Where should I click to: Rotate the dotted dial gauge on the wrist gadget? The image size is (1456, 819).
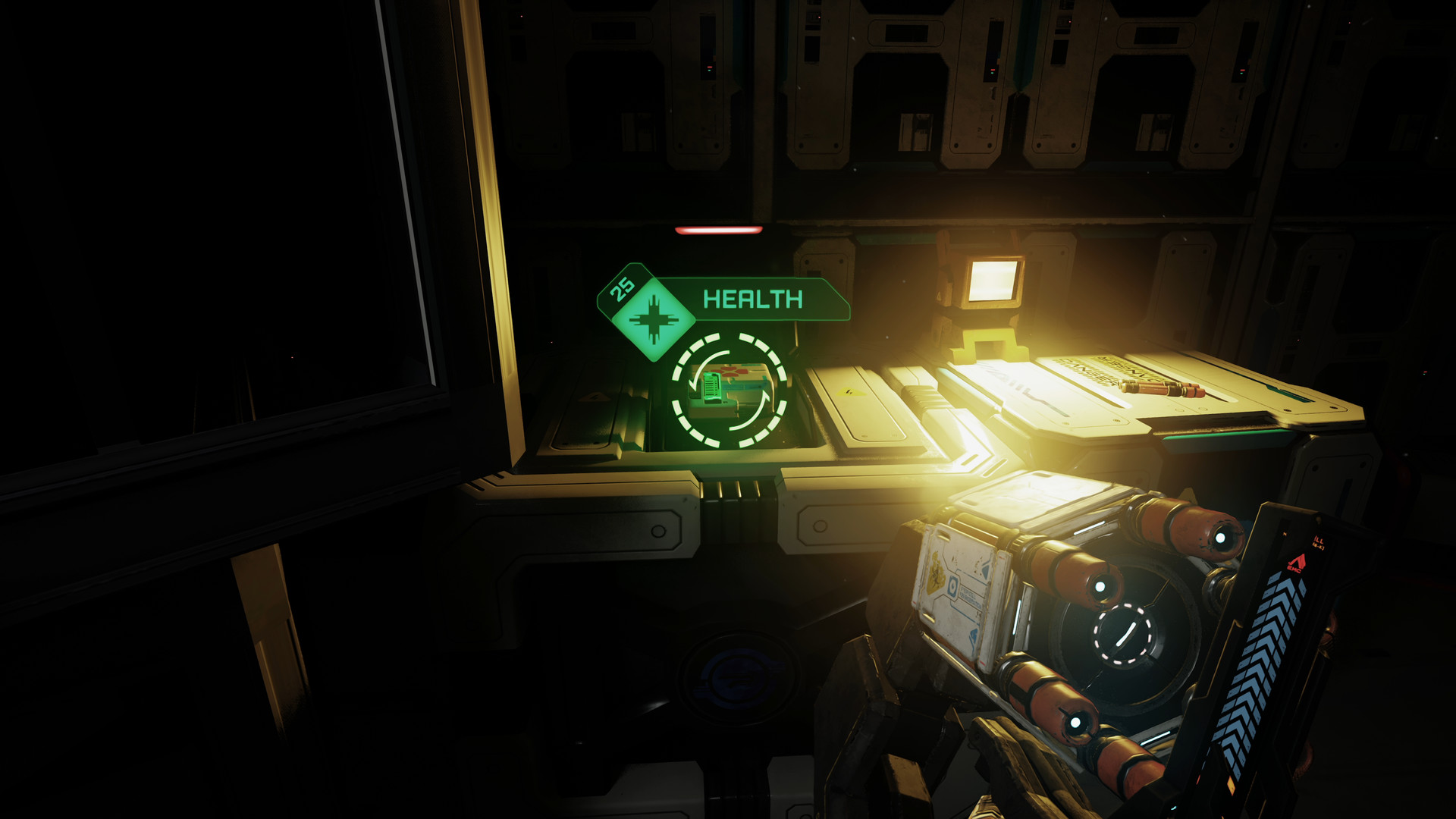click(x=1122, y=634)
